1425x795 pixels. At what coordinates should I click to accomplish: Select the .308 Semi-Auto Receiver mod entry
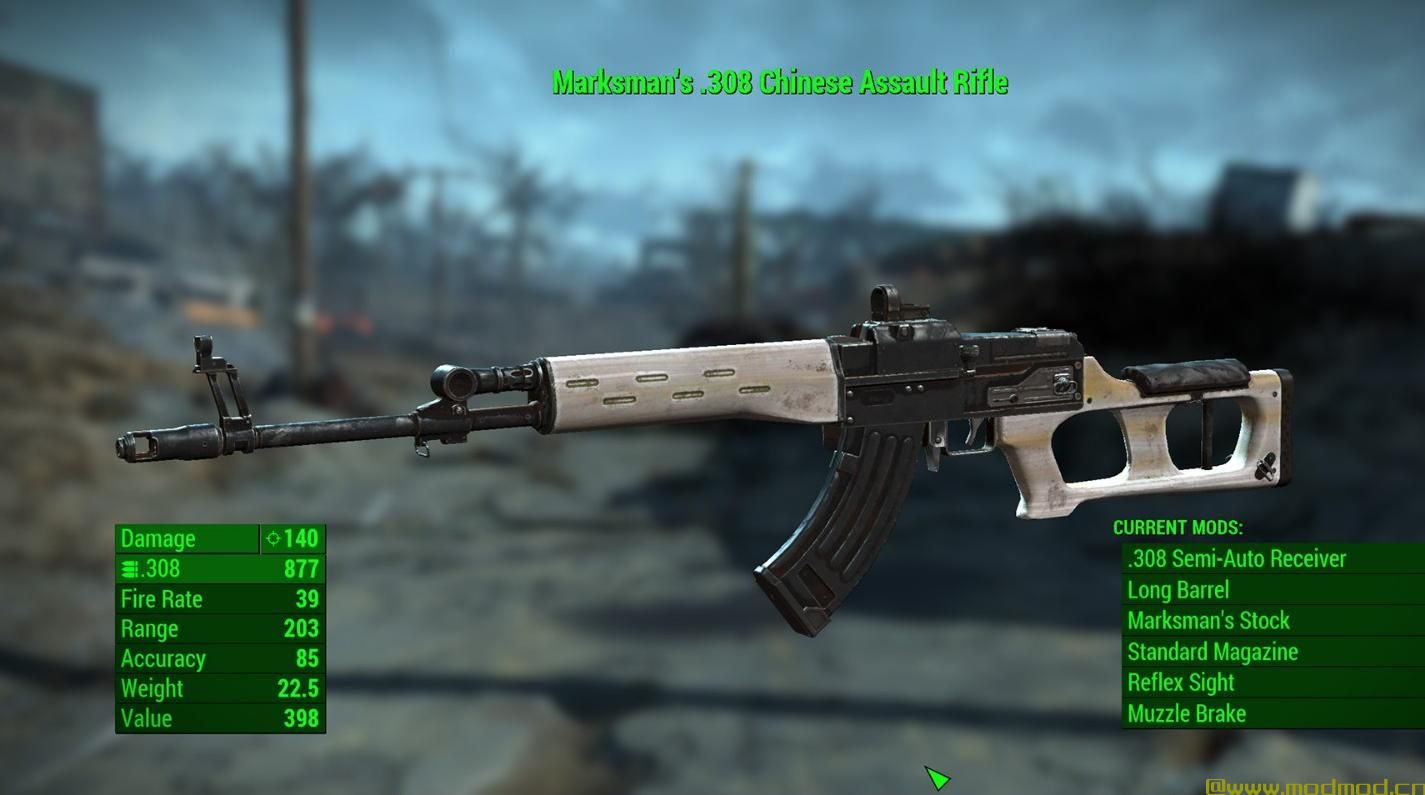pyautogui.click(x=1235, y=559)
